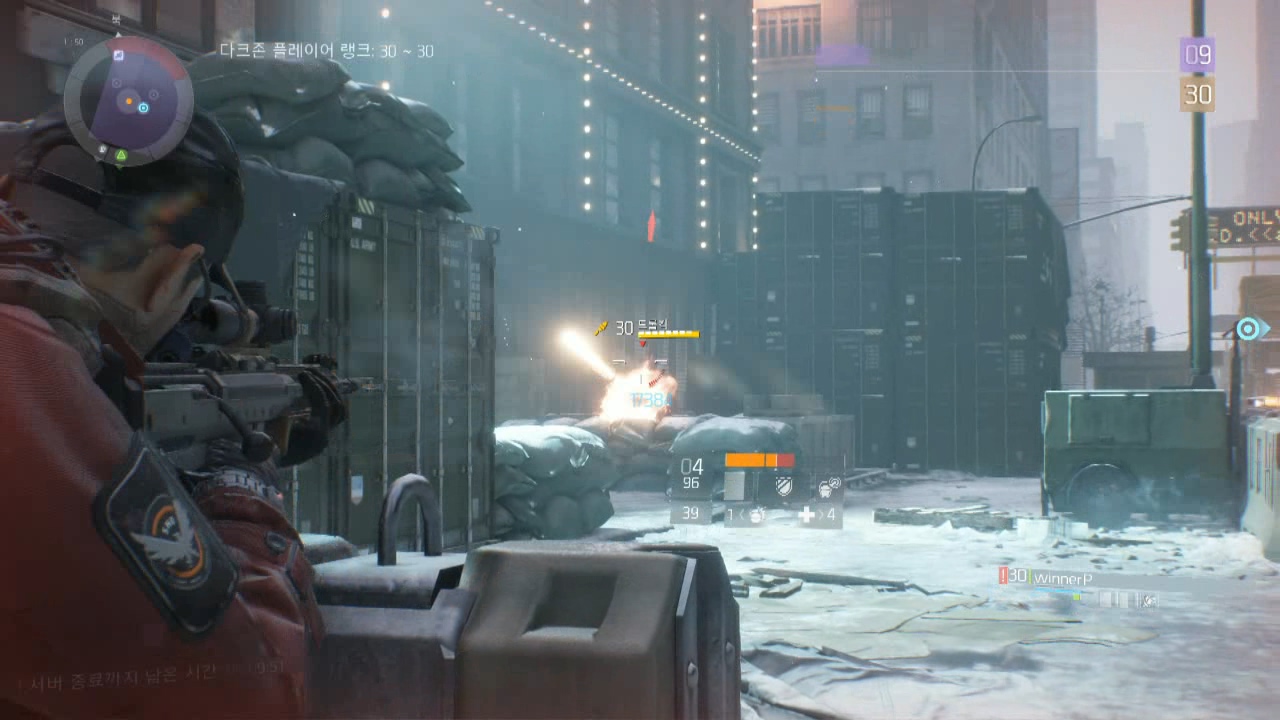Activate the ballistic shield skill icon
The image size is (1280, 720).
[784, 486]
